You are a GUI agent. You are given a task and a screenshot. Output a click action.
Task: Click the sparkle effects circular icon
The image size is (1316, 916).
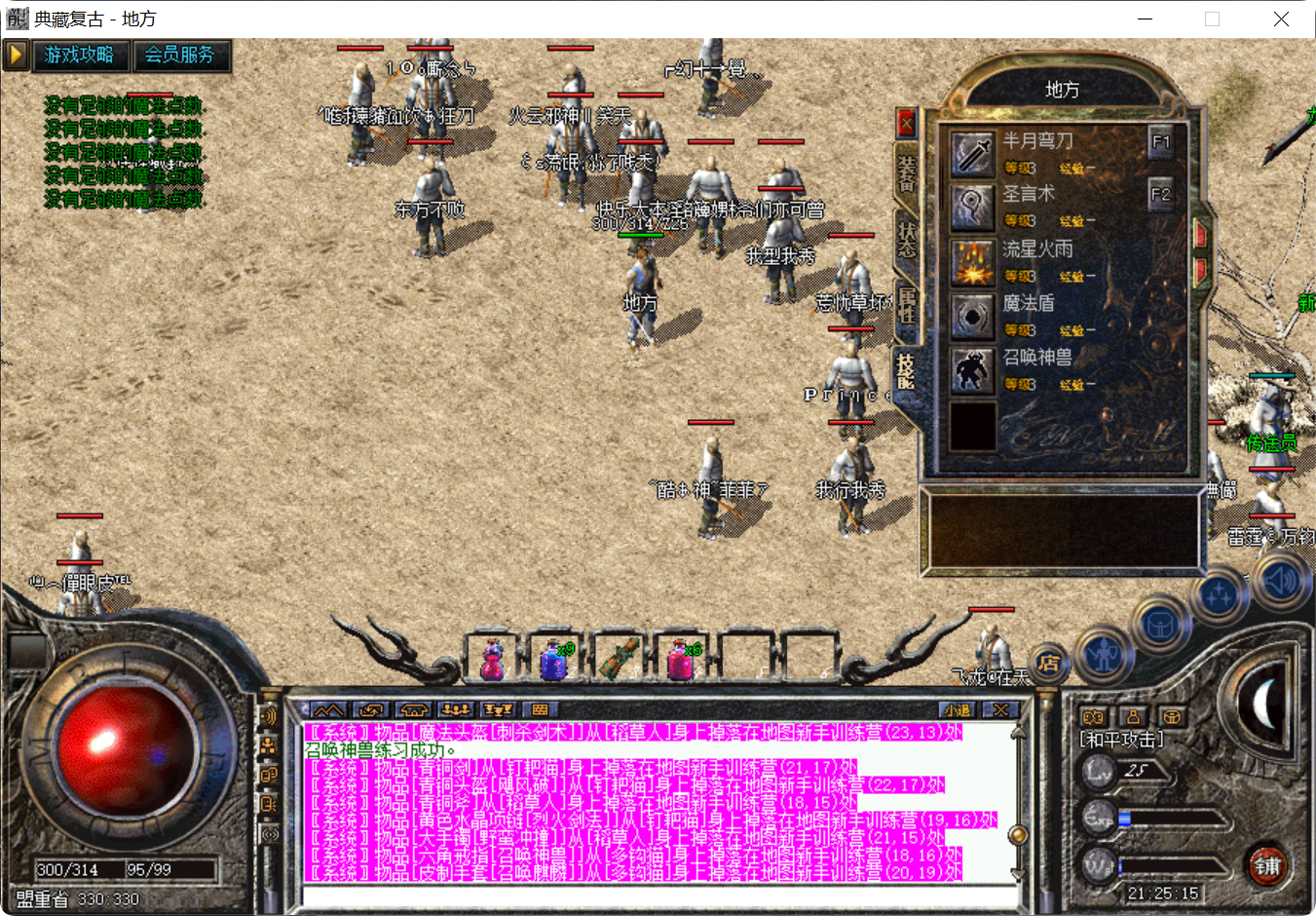pos(1219,592)
